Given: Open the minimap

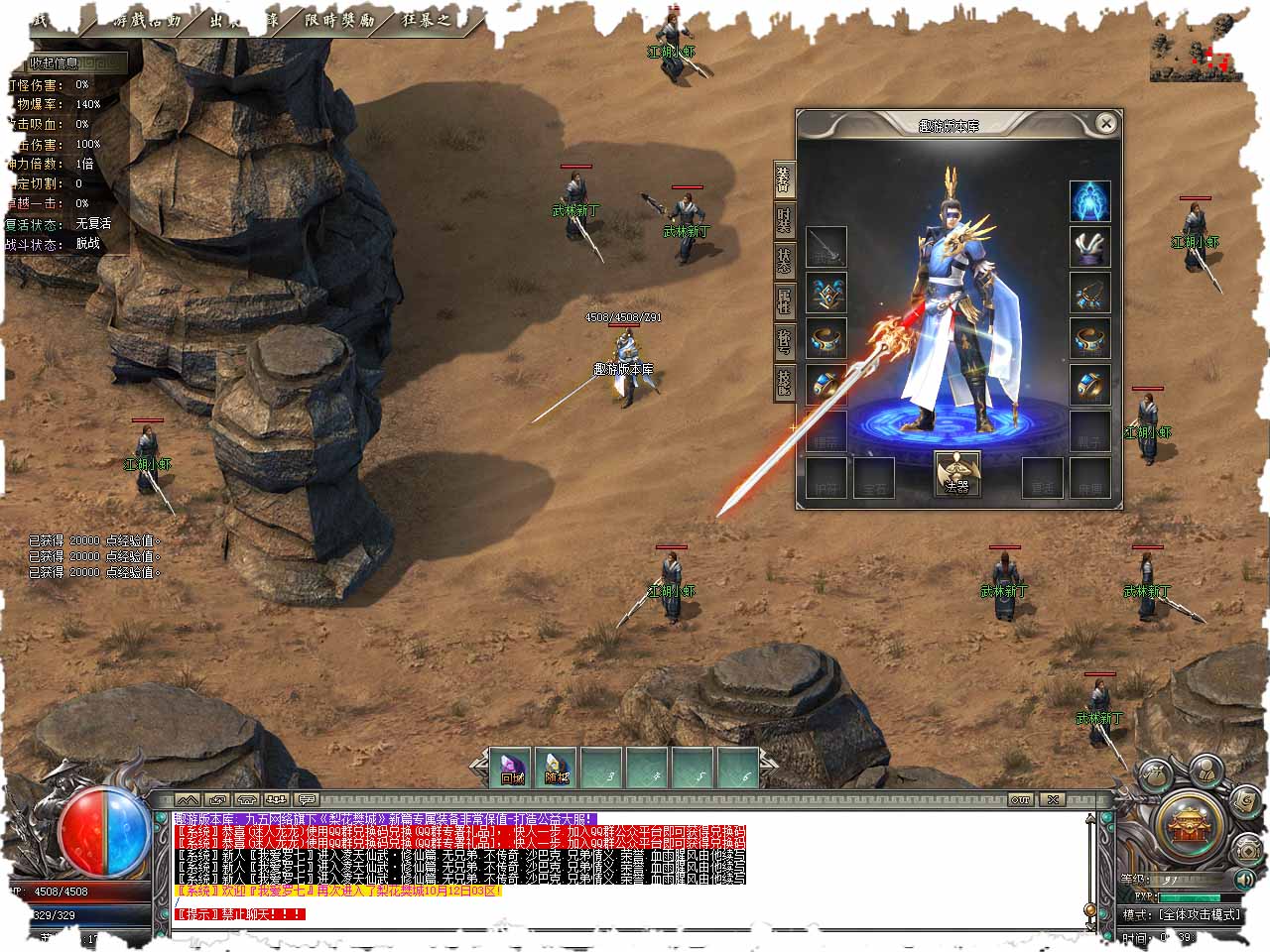Looking at the screenshot, I should click(1191, 58).
